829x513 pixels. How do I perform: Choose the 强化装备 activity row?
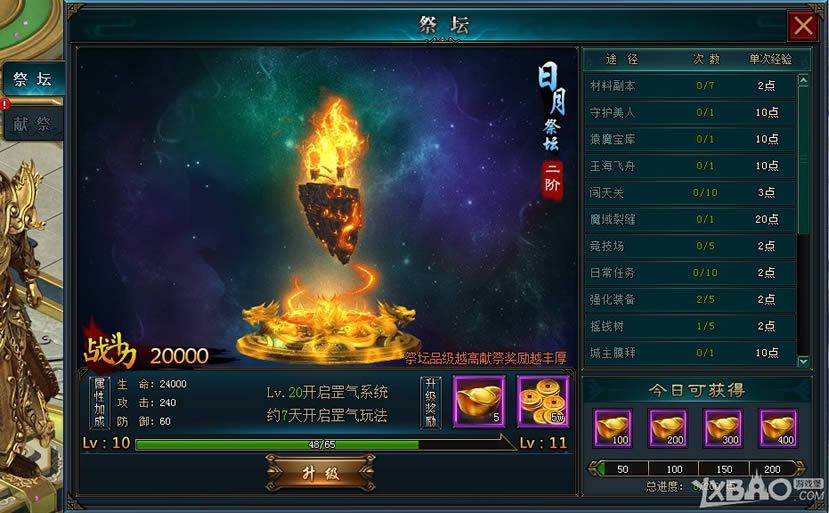coord(690,299)
